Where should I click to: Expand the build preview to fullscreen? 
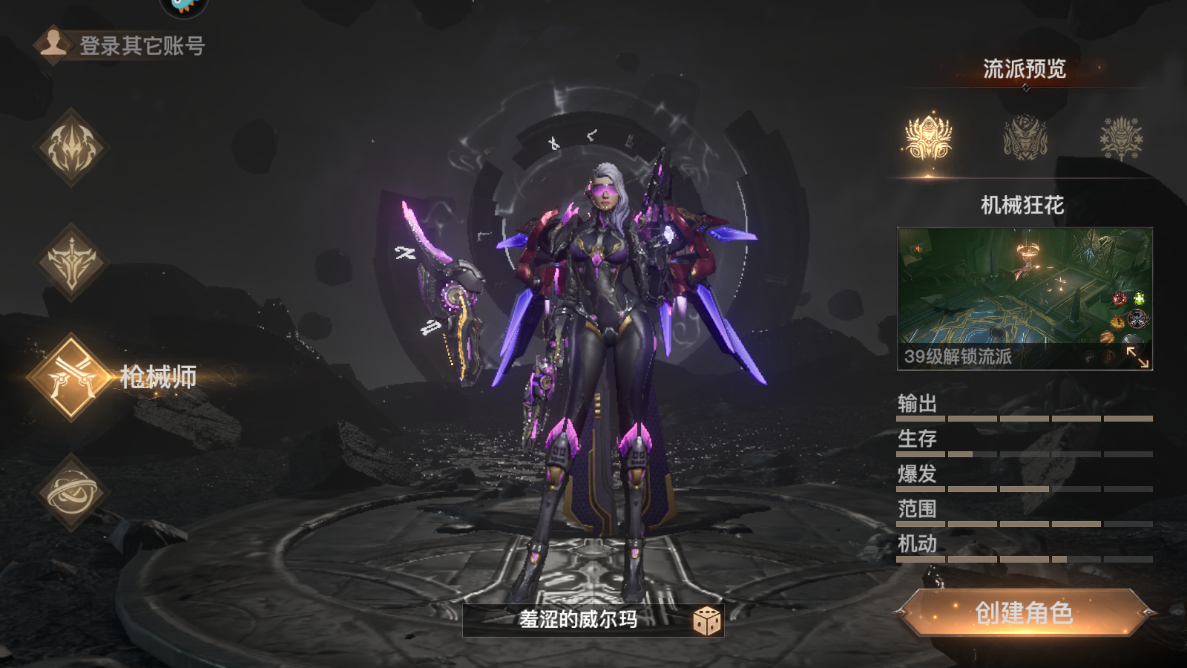[1138, 356]
